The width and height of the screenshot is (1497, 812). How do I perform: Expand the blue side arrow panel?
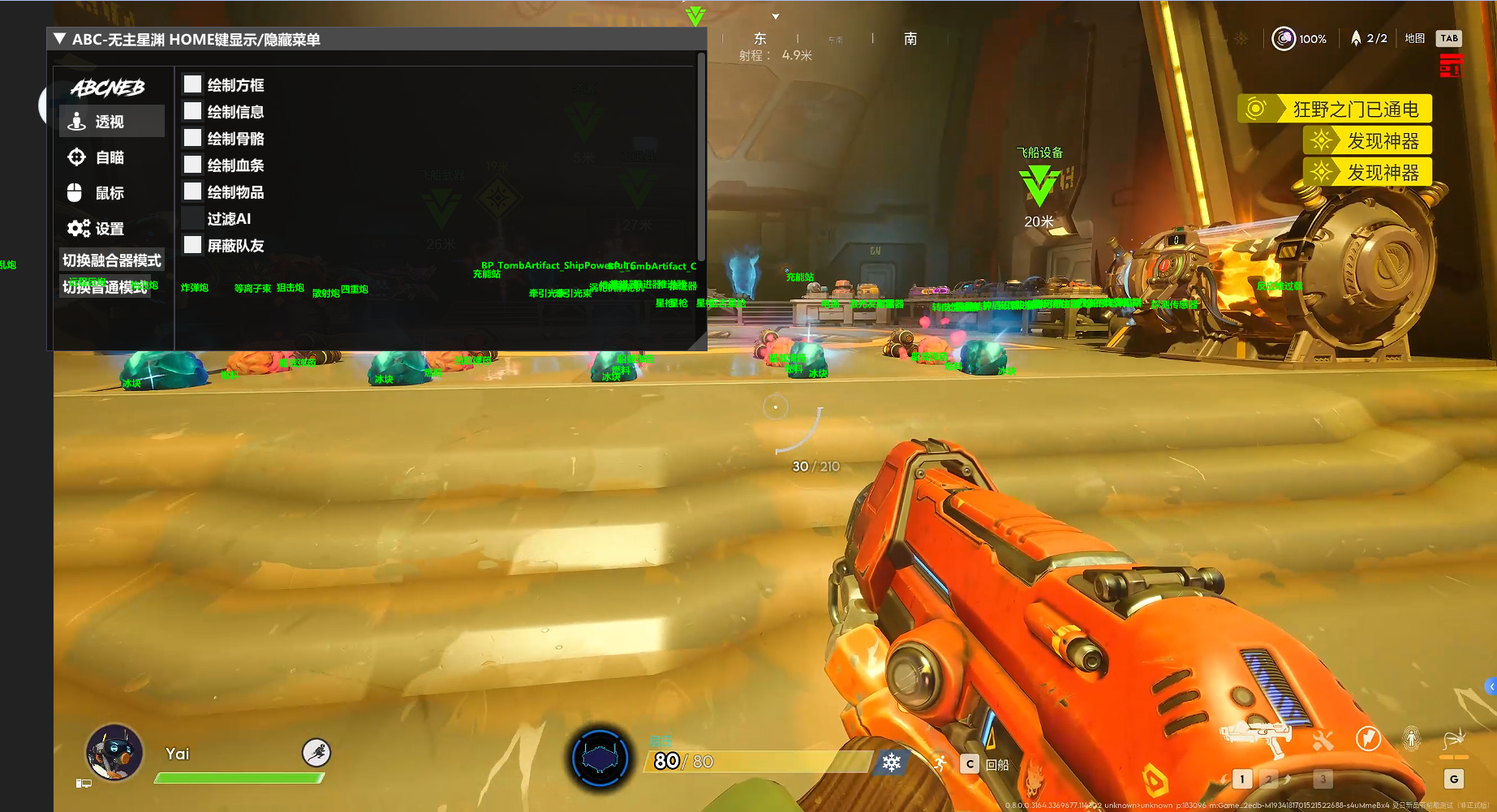point(1491,687)
